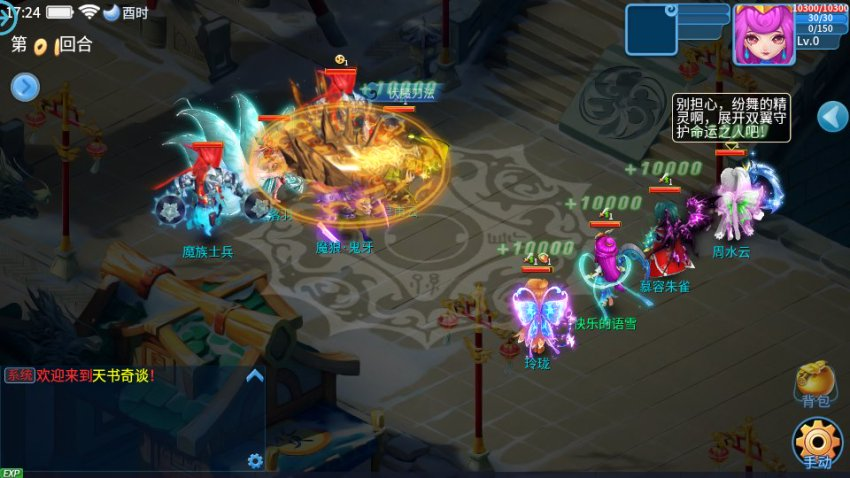Viewport: 850px width, 478px height.
Task: Toggle the 手动 manual battle gear button
Action: (817, 443)
